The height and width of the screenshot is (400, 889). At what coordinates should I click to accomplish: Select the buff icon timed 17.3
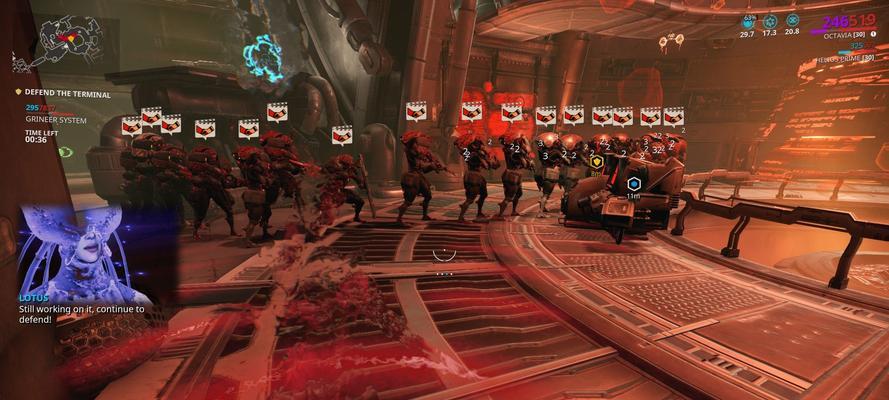point(770,21)
